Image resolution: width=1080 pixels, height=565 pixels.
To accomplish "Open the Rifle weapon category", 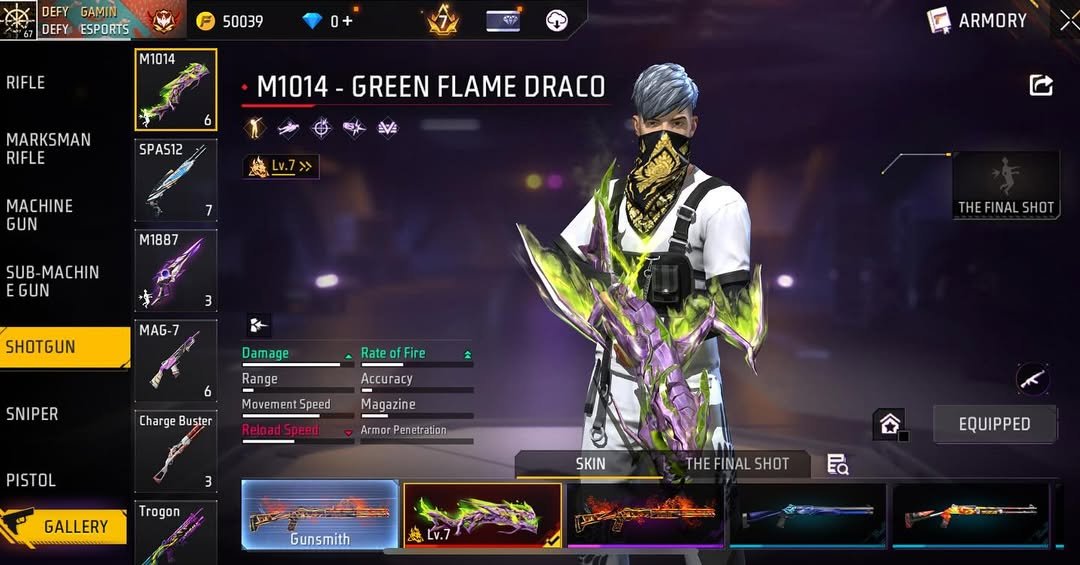I will pos(26,83).
